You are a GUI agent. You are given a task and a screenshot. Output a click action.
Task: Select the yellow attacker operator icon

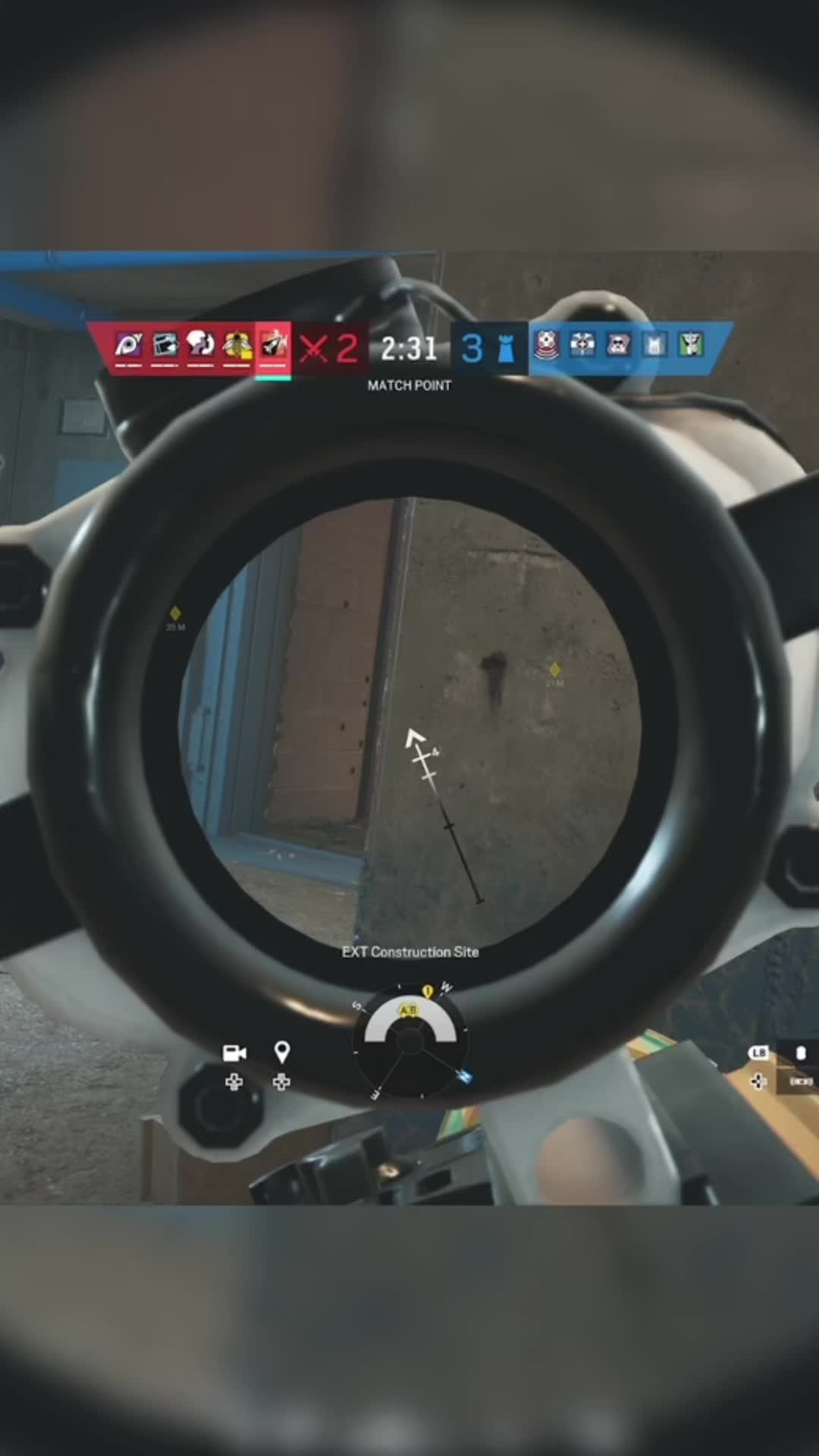(237, 345)
